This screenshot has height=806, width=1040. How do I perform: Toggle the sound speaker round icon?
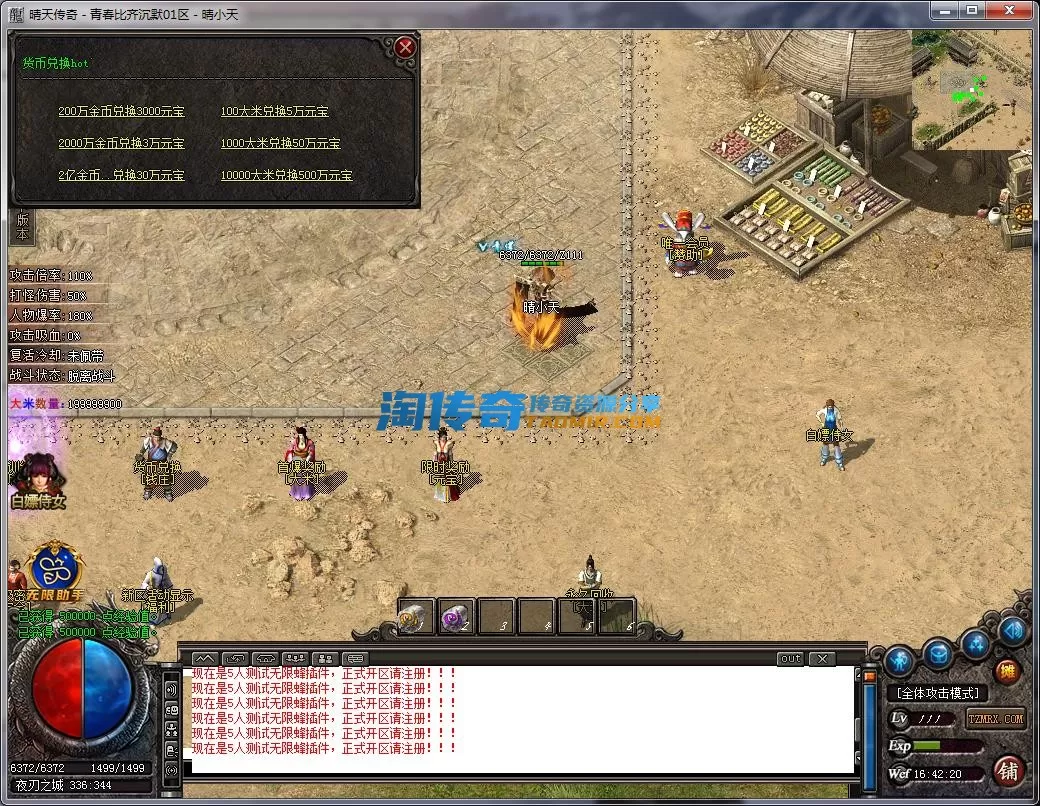(1013, 630)
